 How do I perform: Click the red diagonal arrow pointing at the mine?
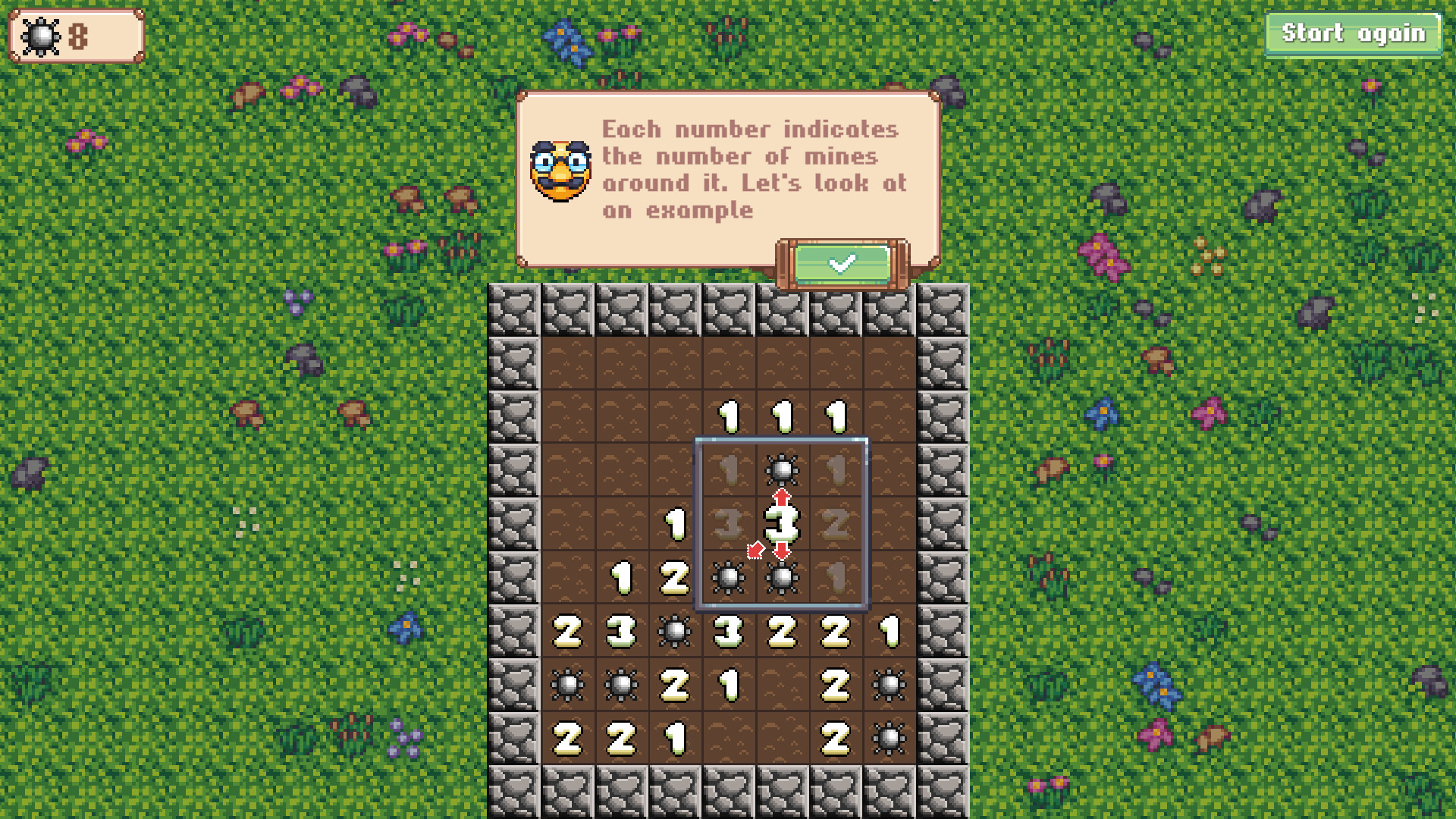[x=756, y=550]
